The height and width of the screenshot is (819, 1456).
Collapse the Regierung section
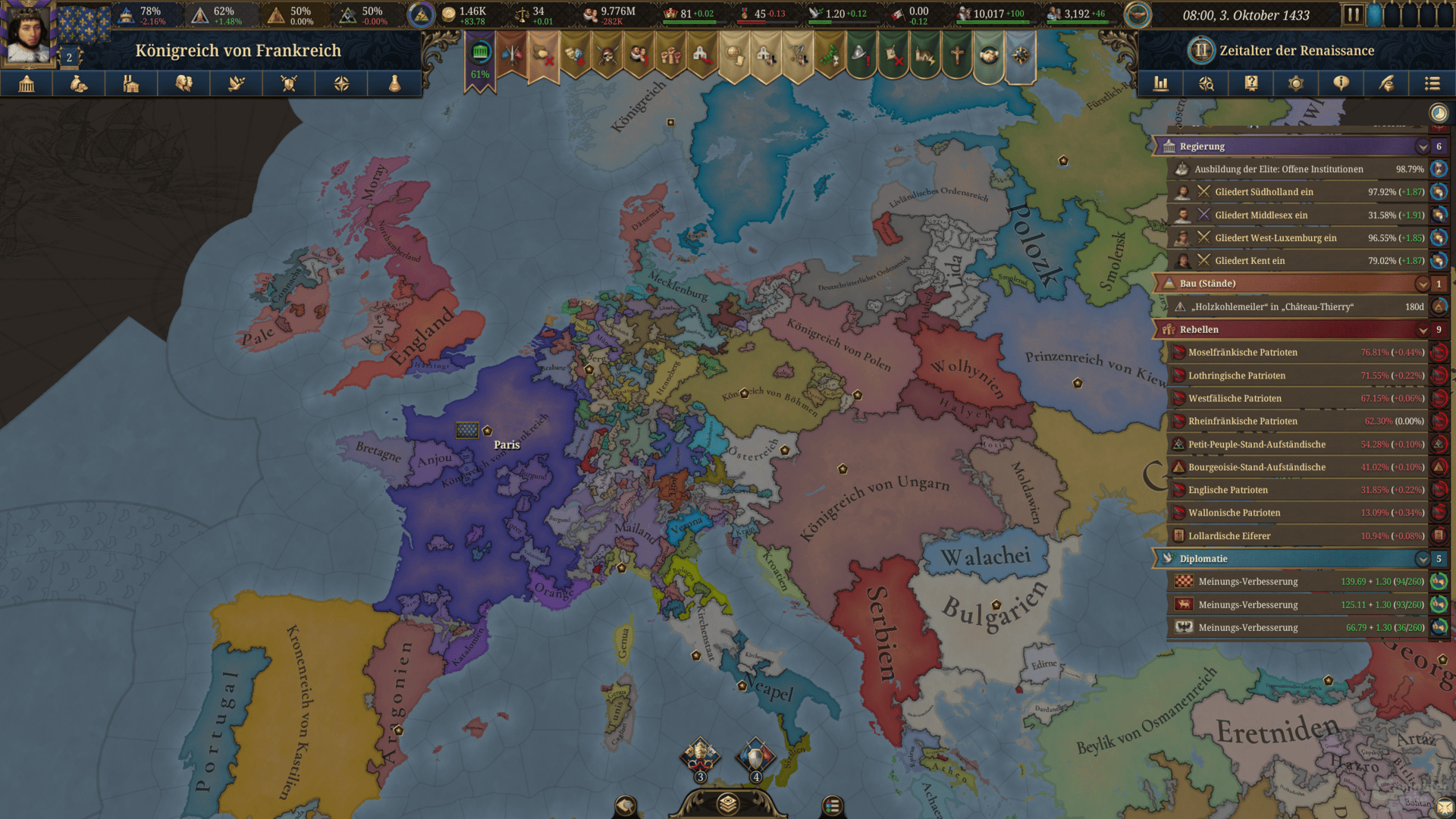tap(1423, 146)
